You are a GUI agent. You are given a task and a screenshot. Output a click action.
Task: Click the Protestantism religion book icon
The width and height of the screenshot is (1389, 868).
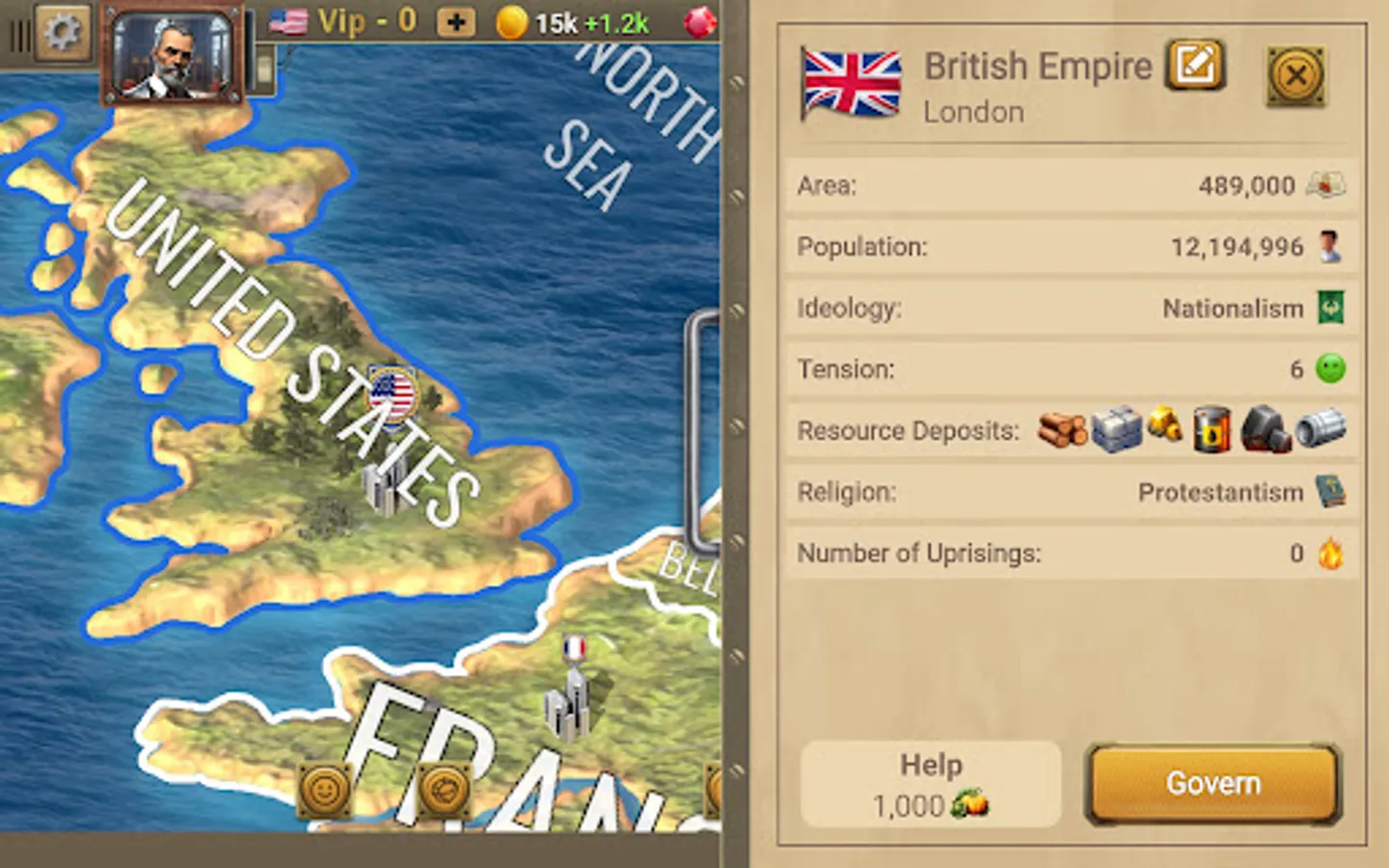[1332, 492]
